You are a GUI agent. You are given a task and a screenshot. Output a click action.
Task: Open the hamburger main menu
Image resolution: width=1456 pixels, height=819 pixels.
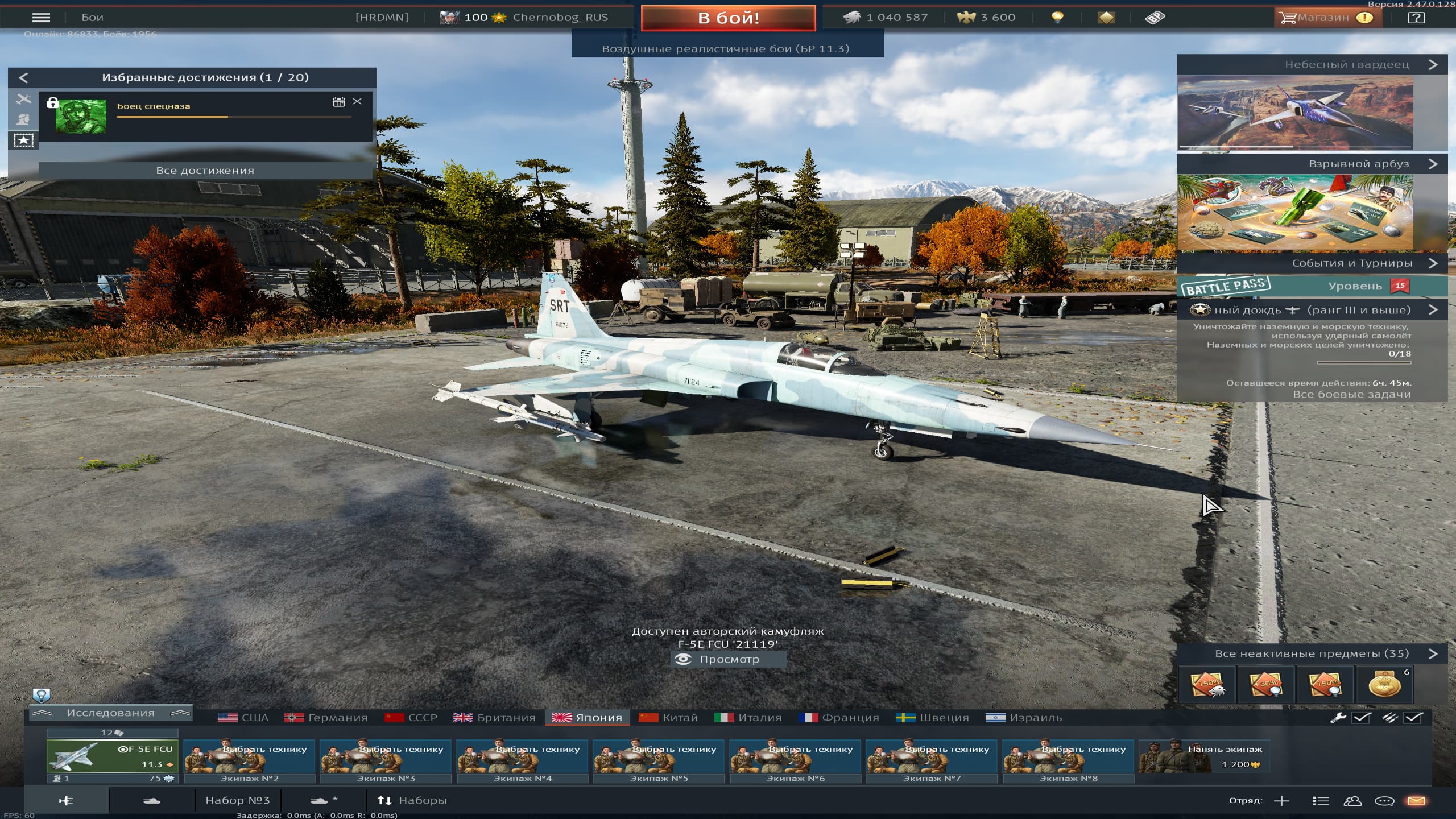pos(41,18)
